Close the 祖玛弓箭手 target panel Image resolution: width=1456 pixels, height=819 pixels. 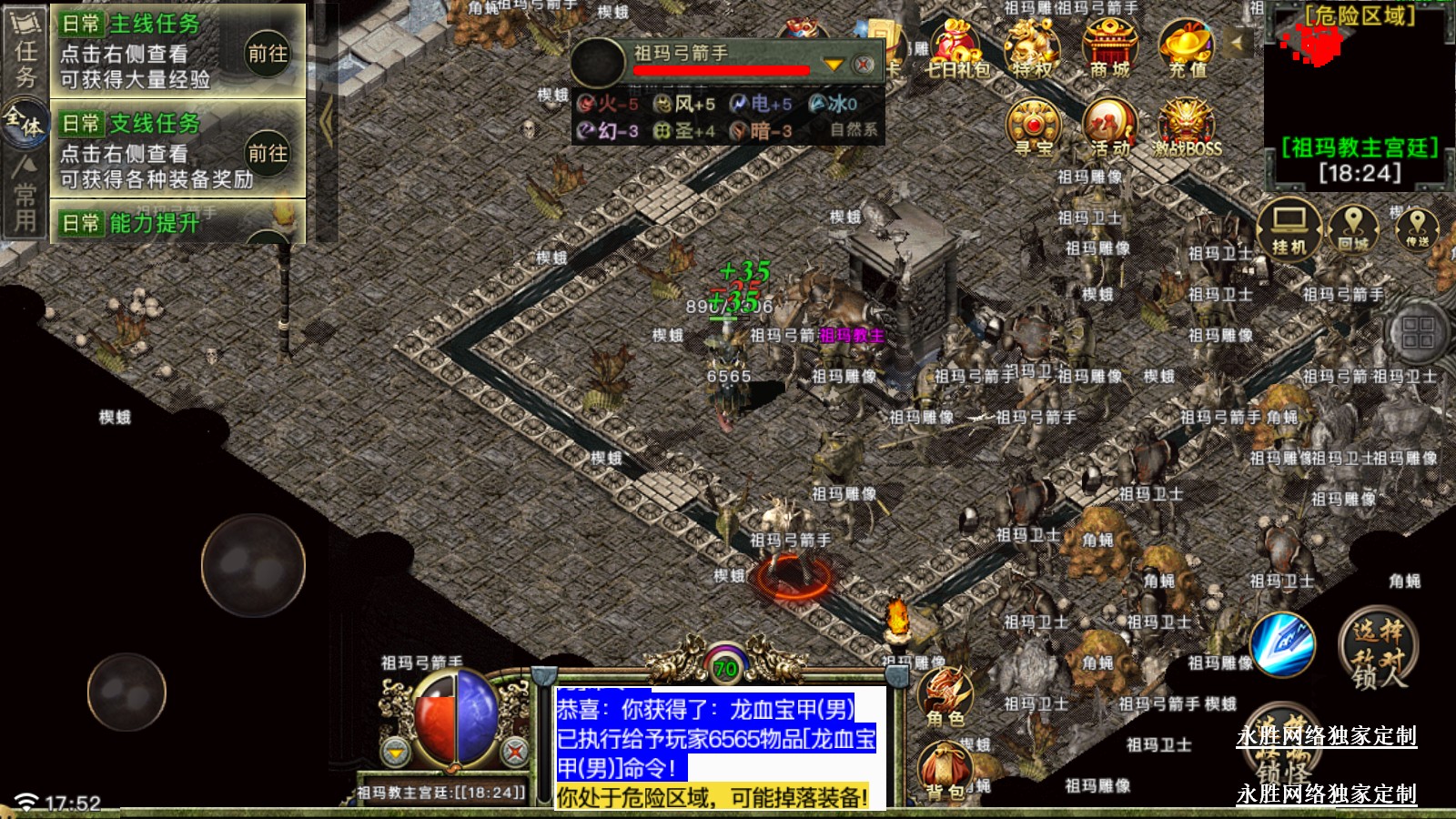tap(864, 65)
